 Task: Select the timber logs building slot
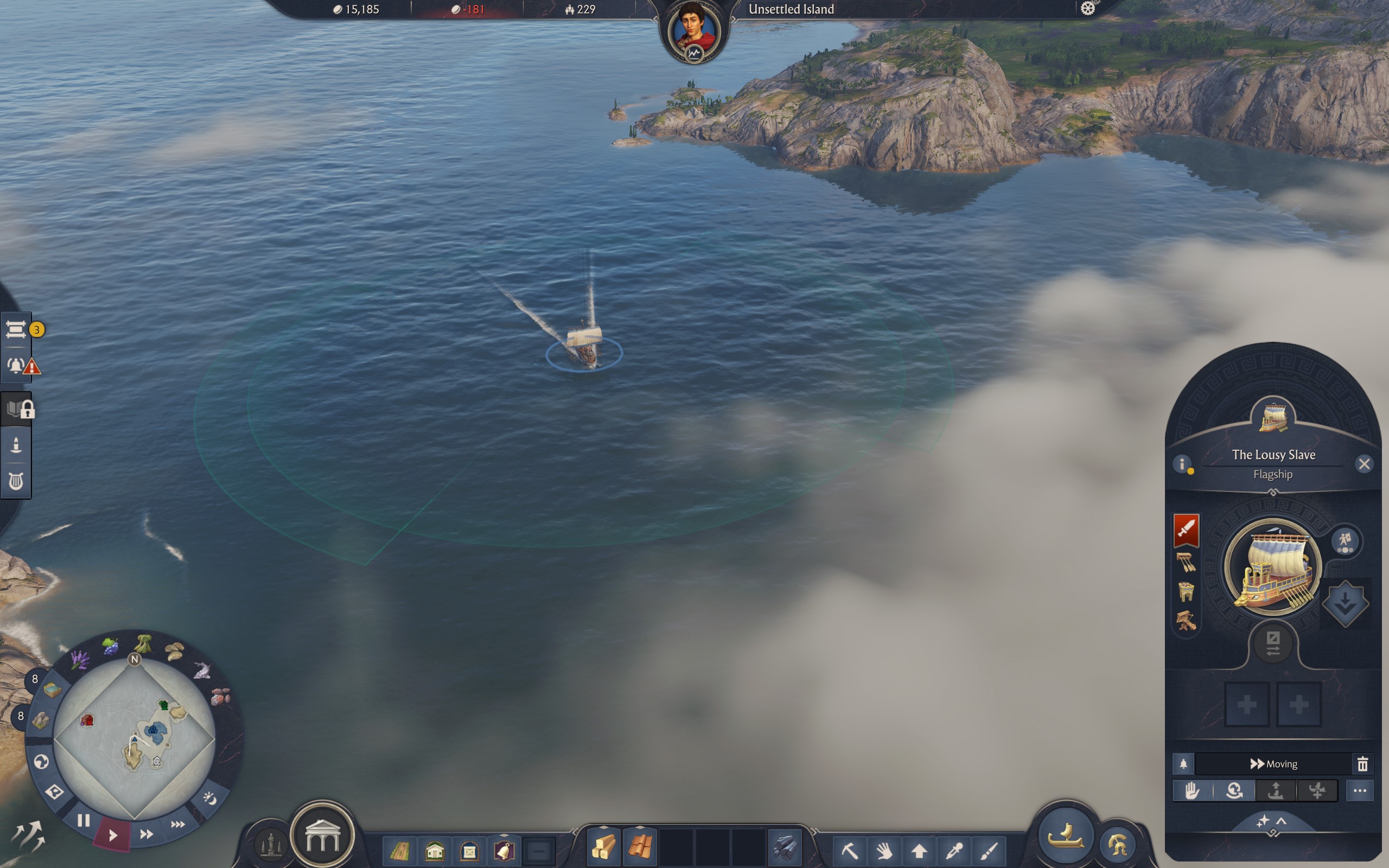603,847
